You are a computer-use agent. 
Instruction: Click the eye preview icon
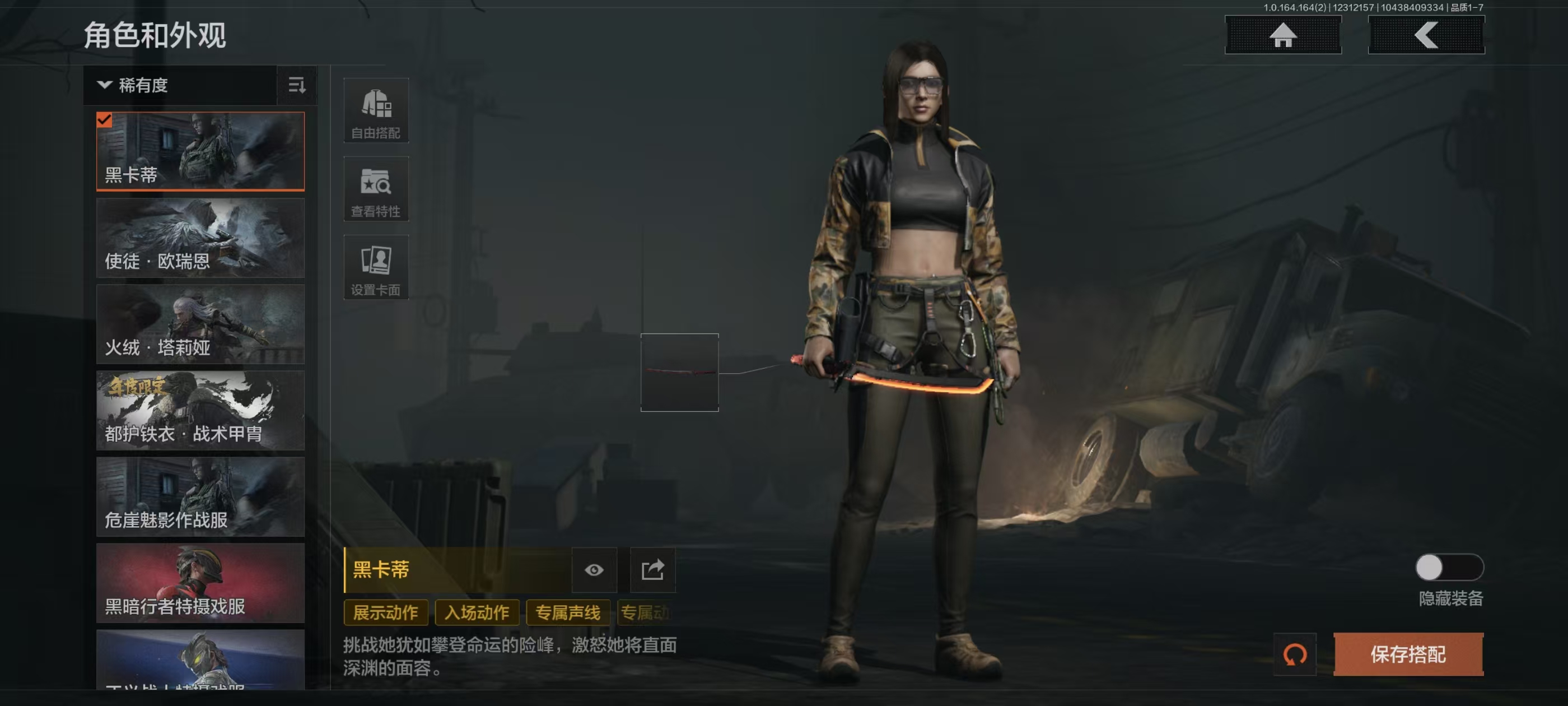point(594,570)
